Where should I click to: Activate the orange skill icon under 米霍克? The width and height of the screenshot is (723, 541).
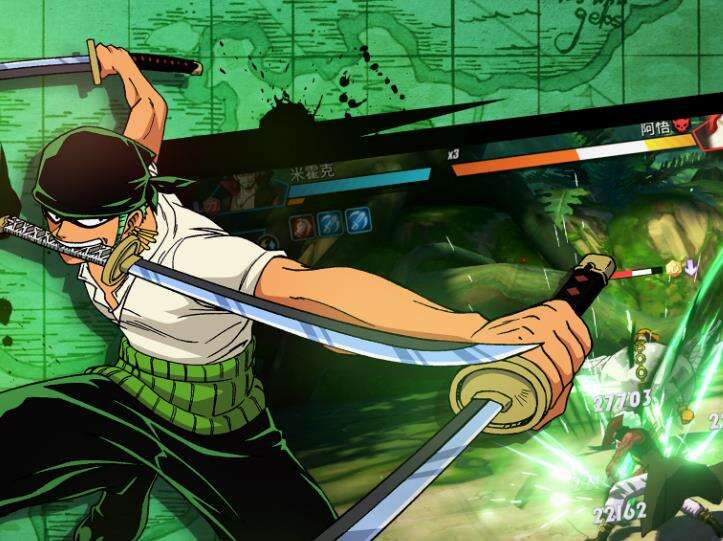[299, 224]
